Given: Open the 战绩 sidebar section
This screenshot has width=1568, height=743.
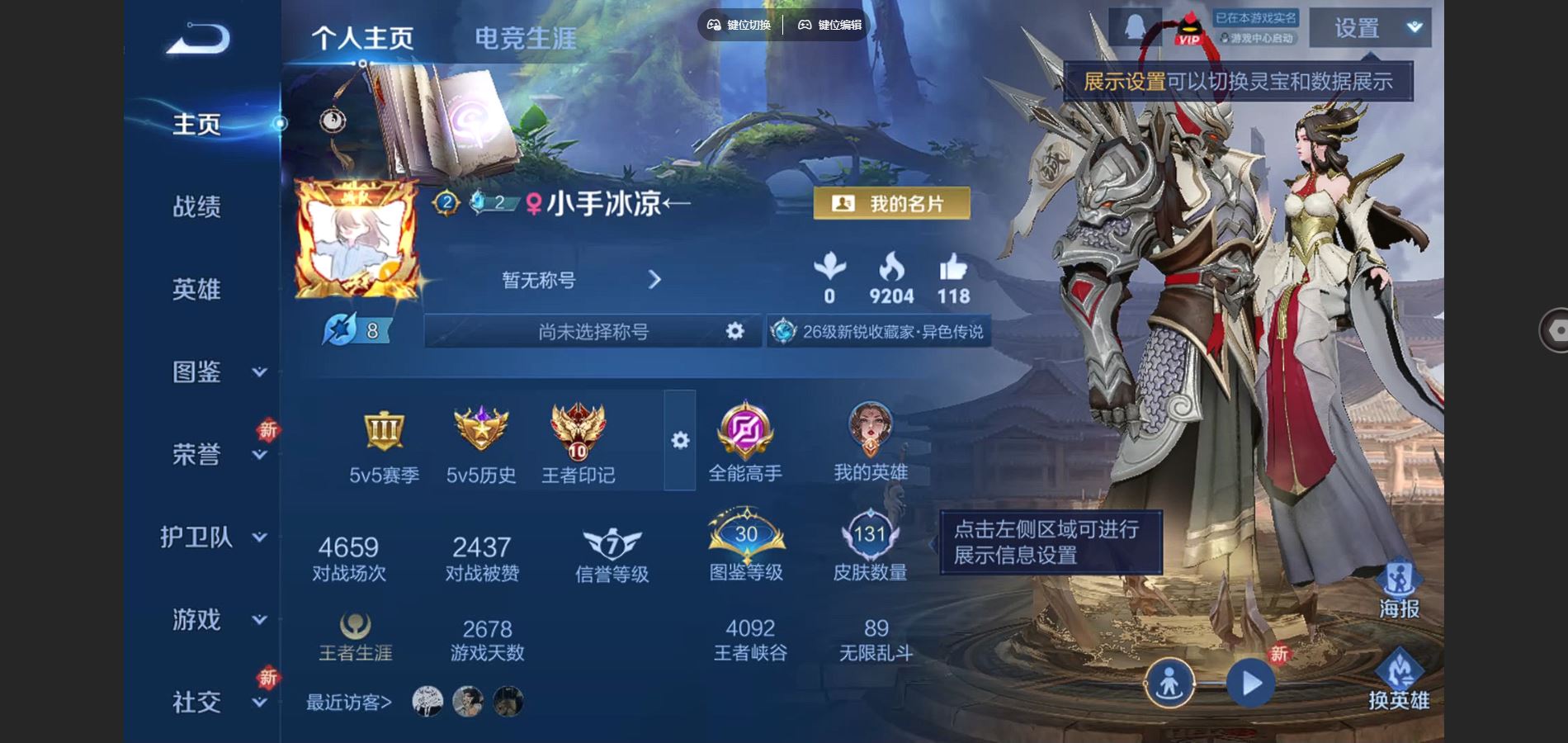Looking at the screenshot, I should click(196, 206).
